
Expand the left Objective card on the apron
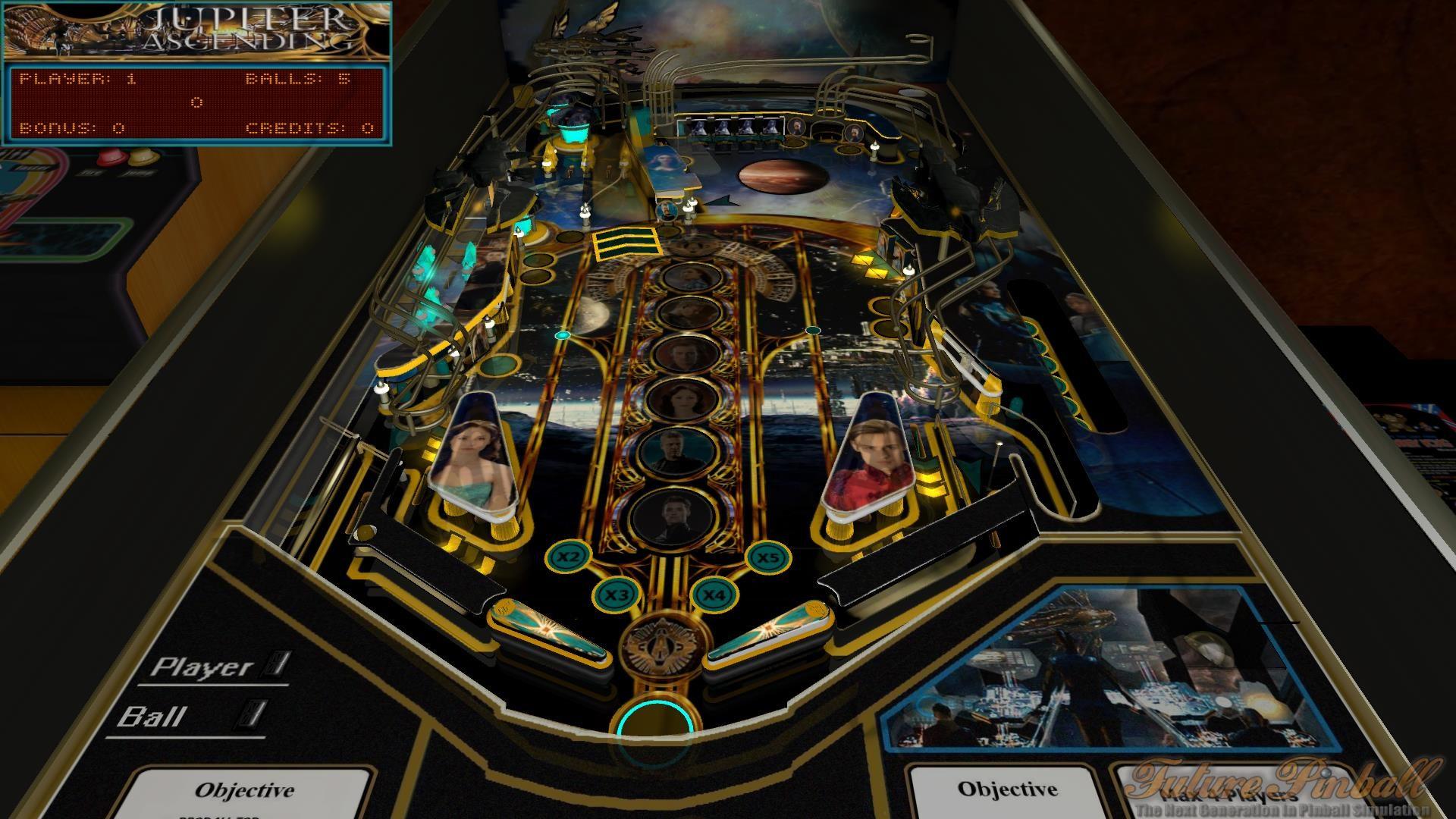245,789
